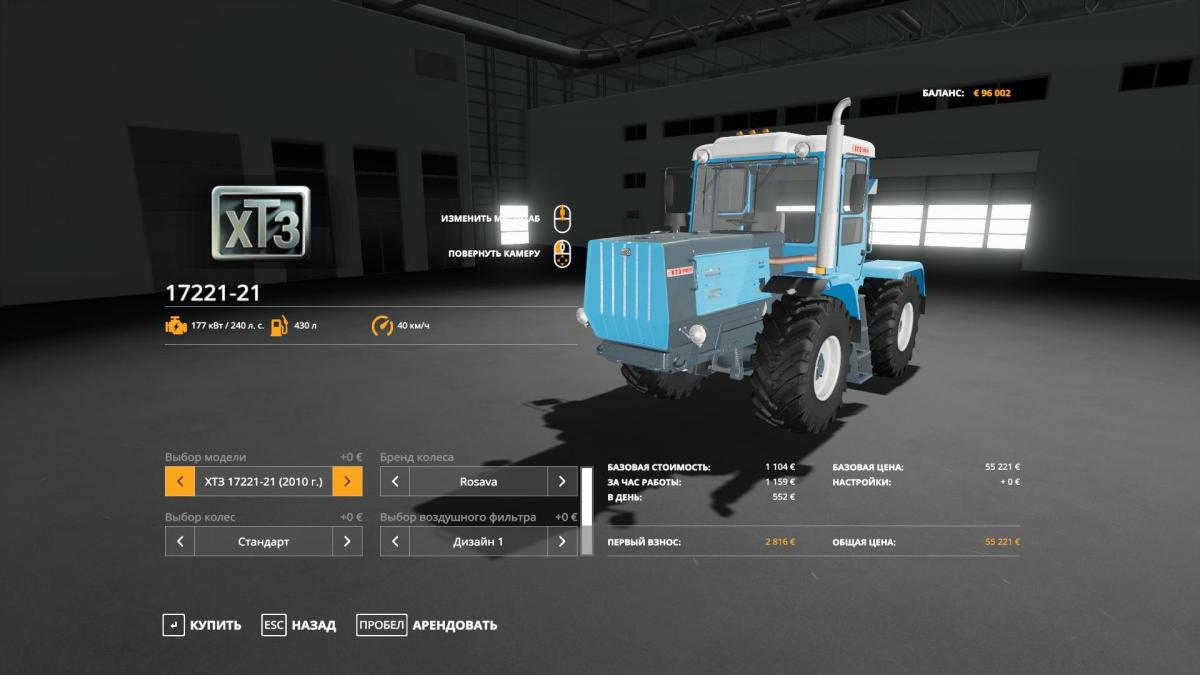
Task: Lease the tractor with АРЕНДОВАТЬ
Action: (427, 625)
